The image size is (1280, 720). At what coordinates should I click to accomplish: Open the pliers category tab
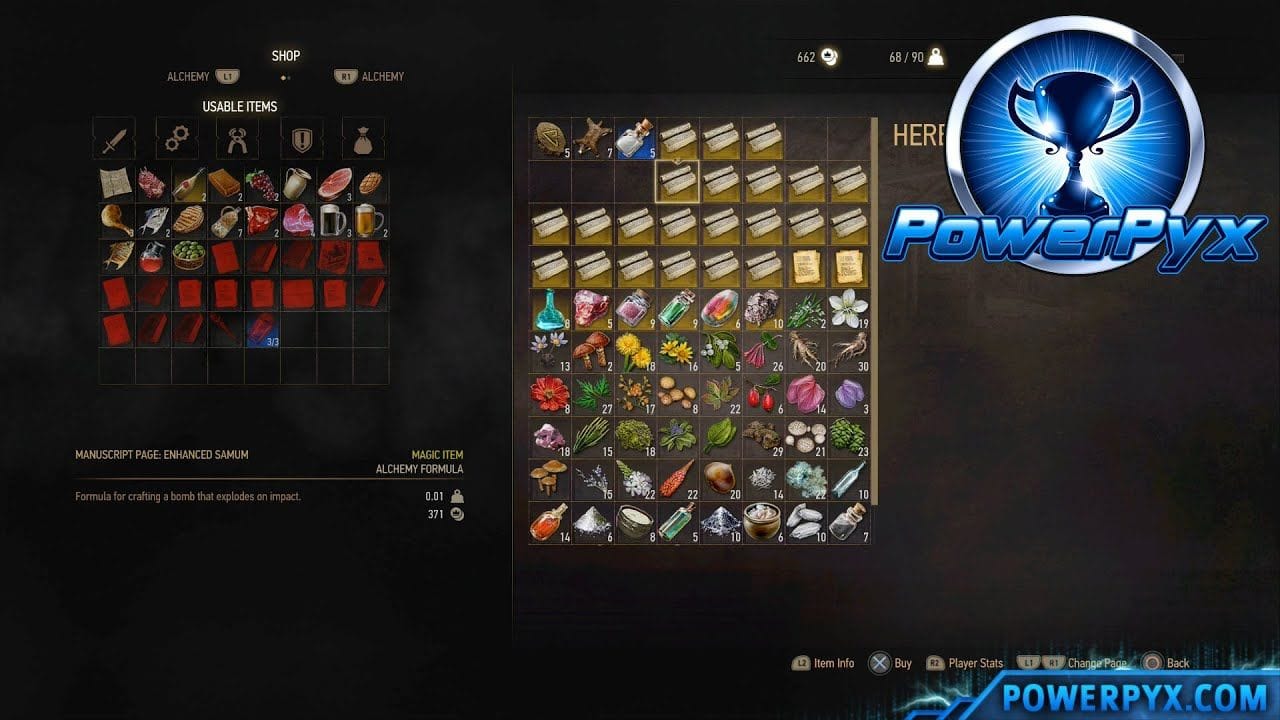[x=237, y=139]
